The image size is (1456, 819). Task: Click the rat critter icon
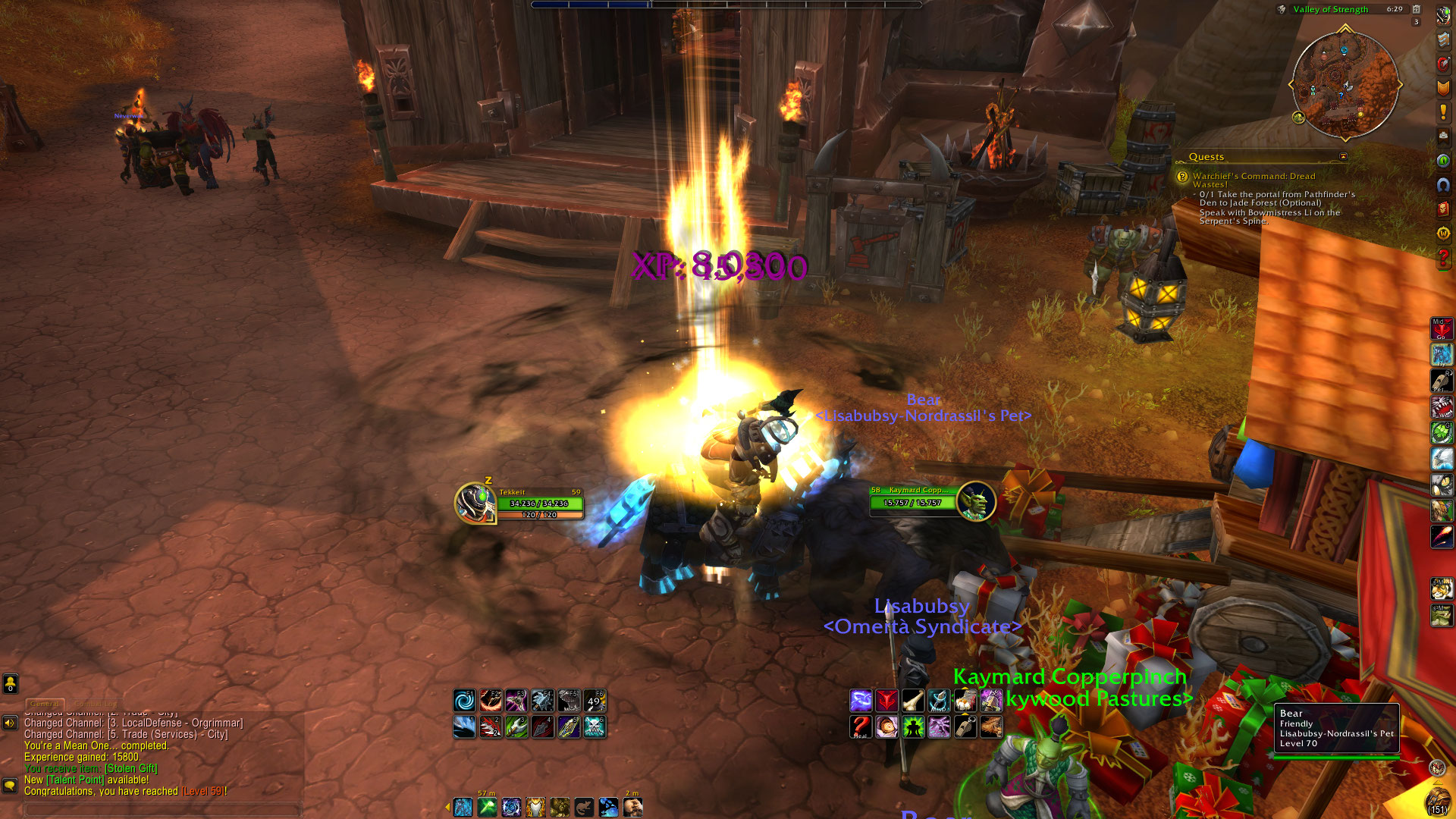(583, 808)
